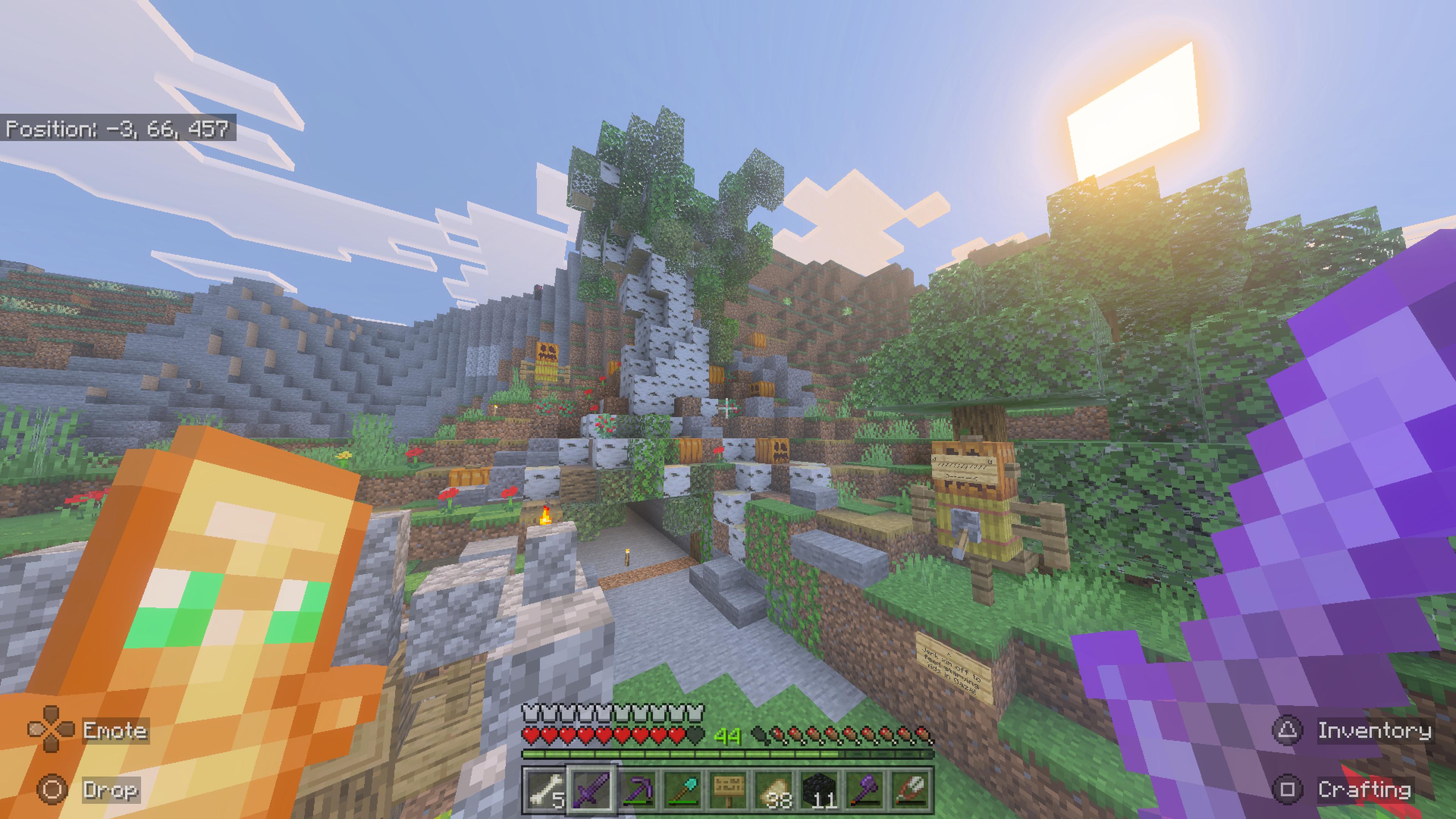Choose the enchanted pickaxe in the hotbar
This screenshot has width=1456, height=819.
[x=637, y=789]
